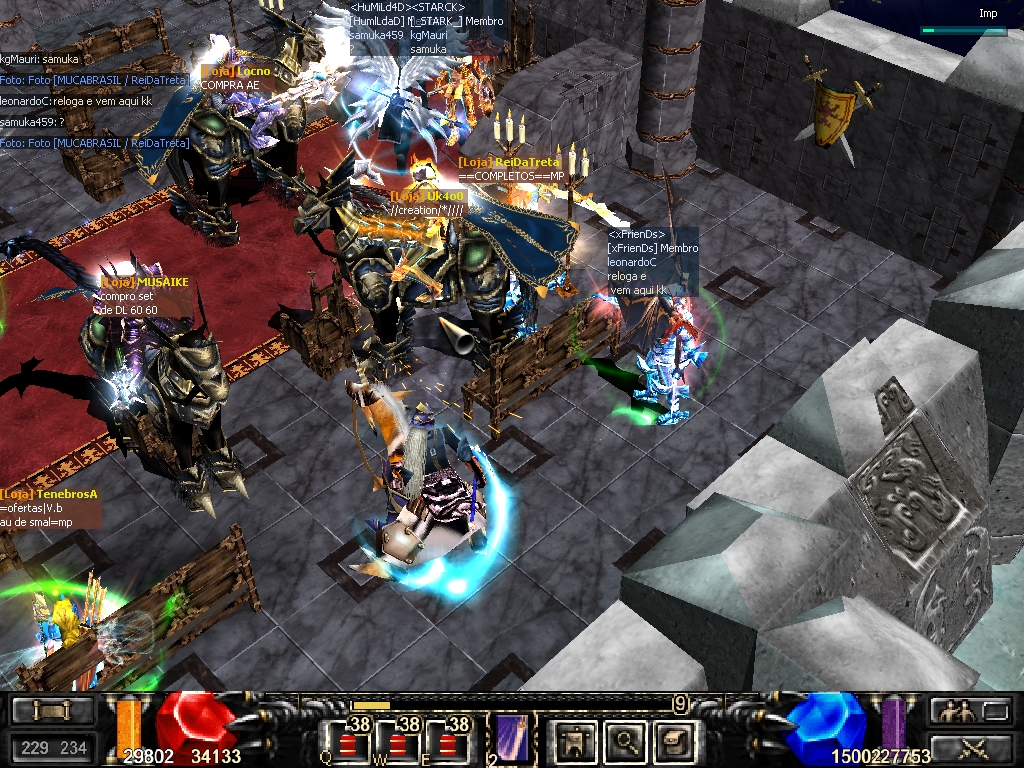Click the magnifying glass button

[x=622, y=742]
